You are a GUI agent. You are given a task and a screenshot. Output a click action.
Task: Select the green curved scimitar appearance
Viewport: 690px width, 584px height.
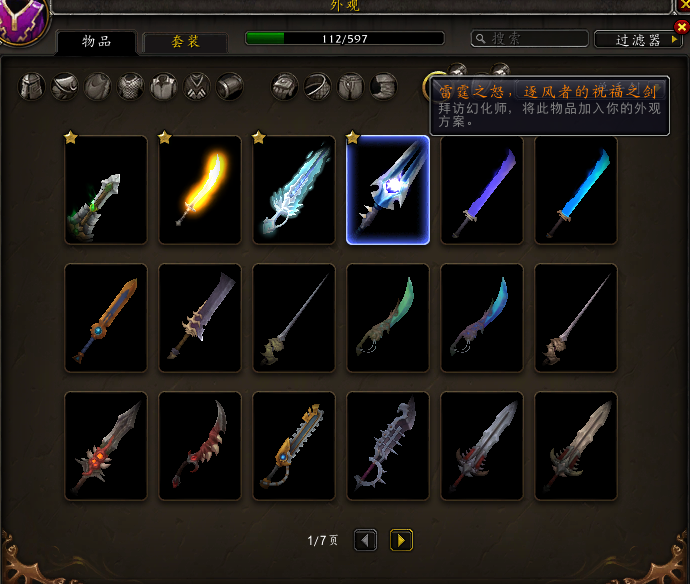(388, 318)
